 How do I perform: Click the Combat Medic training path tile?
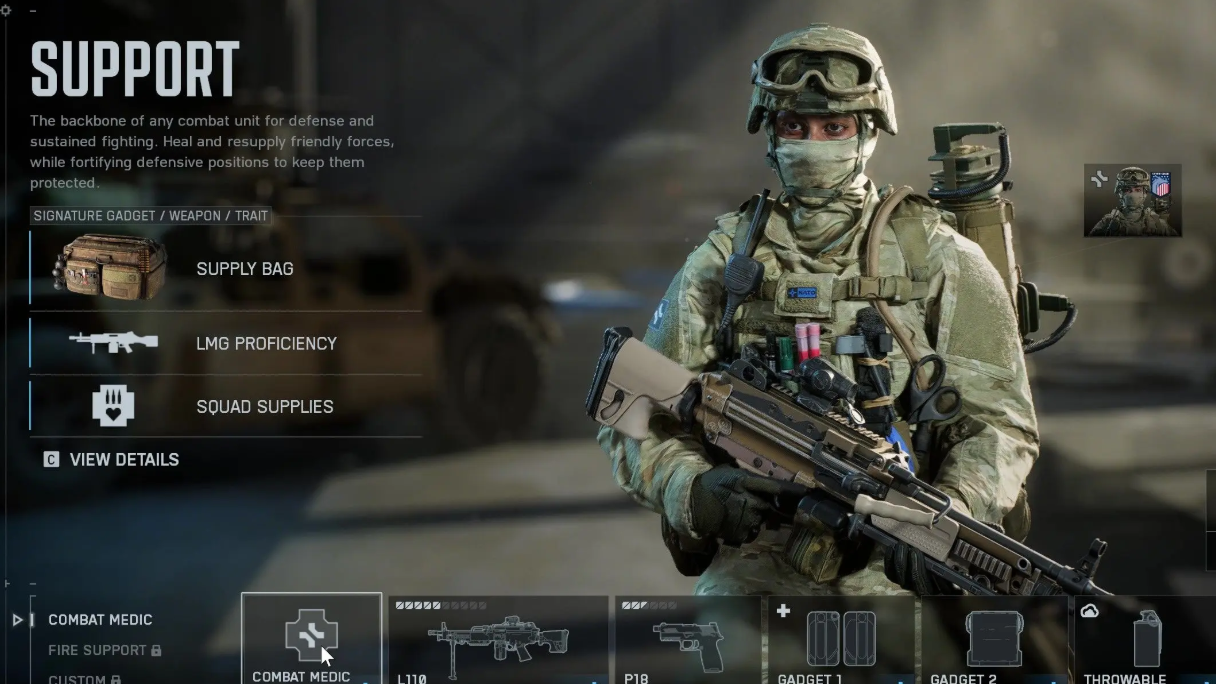[311, 639]
